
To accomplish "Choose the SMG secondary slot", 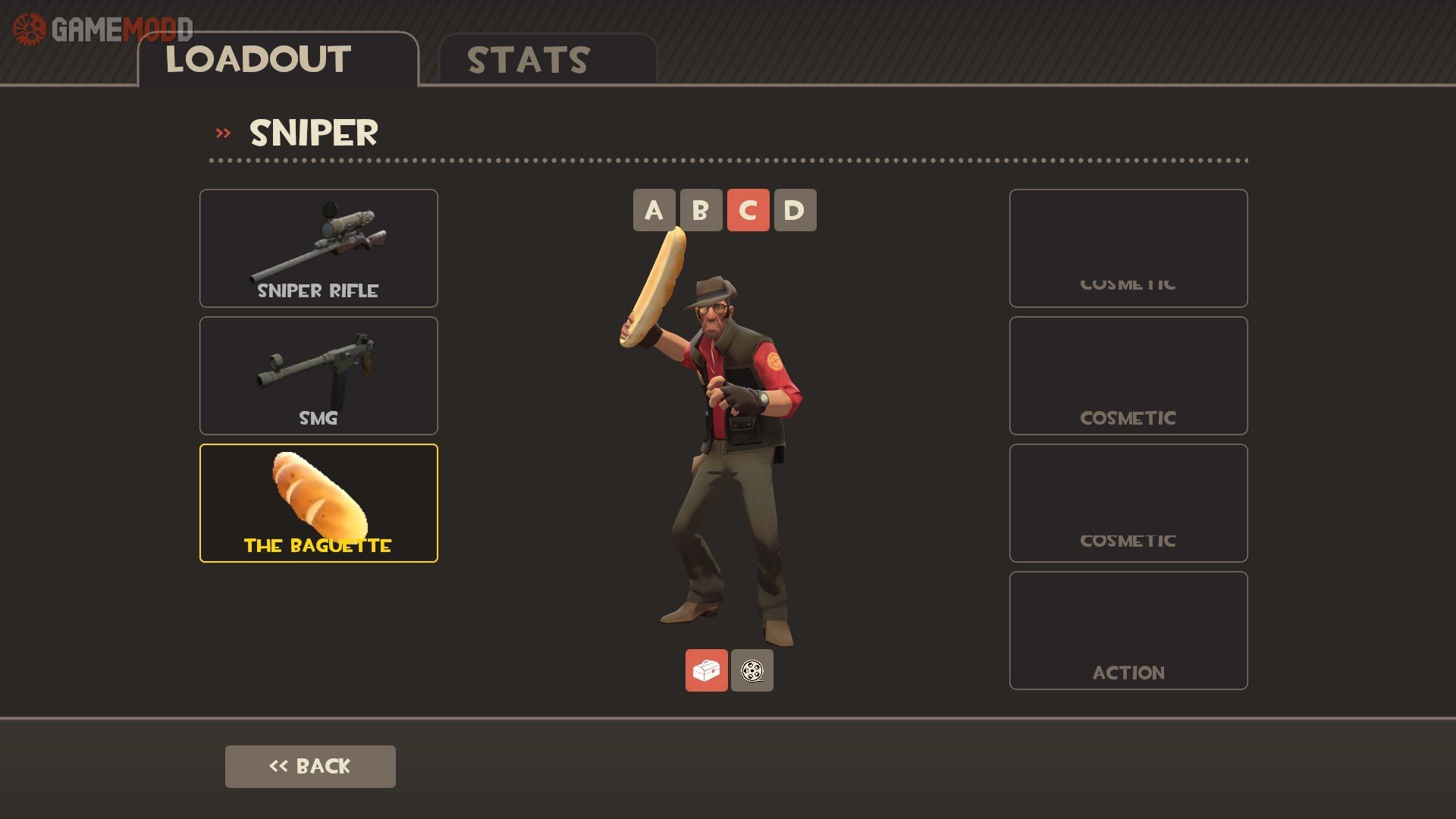I will 318,375.
